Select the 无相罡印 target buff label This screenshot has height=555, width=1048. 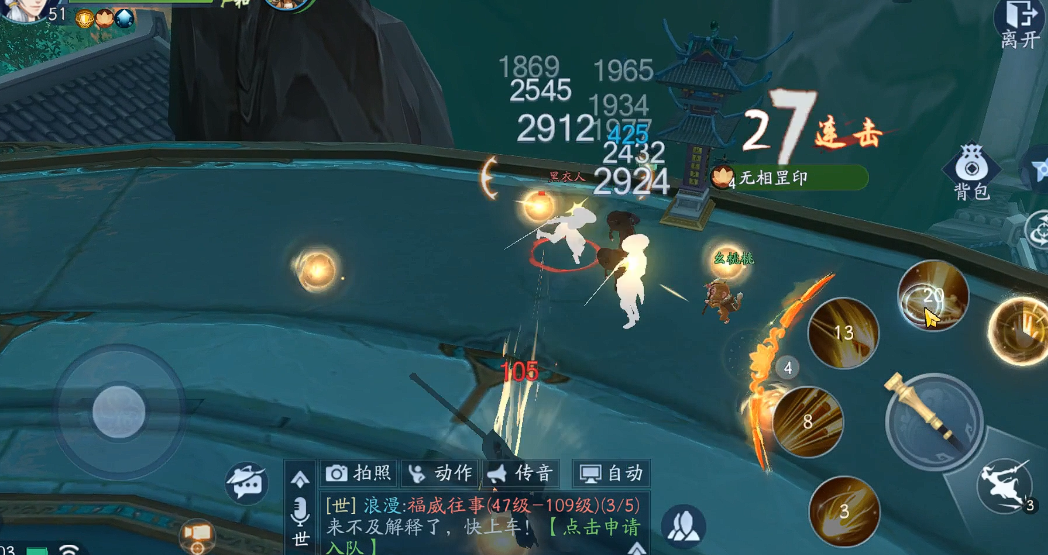[x=788, y=178]
